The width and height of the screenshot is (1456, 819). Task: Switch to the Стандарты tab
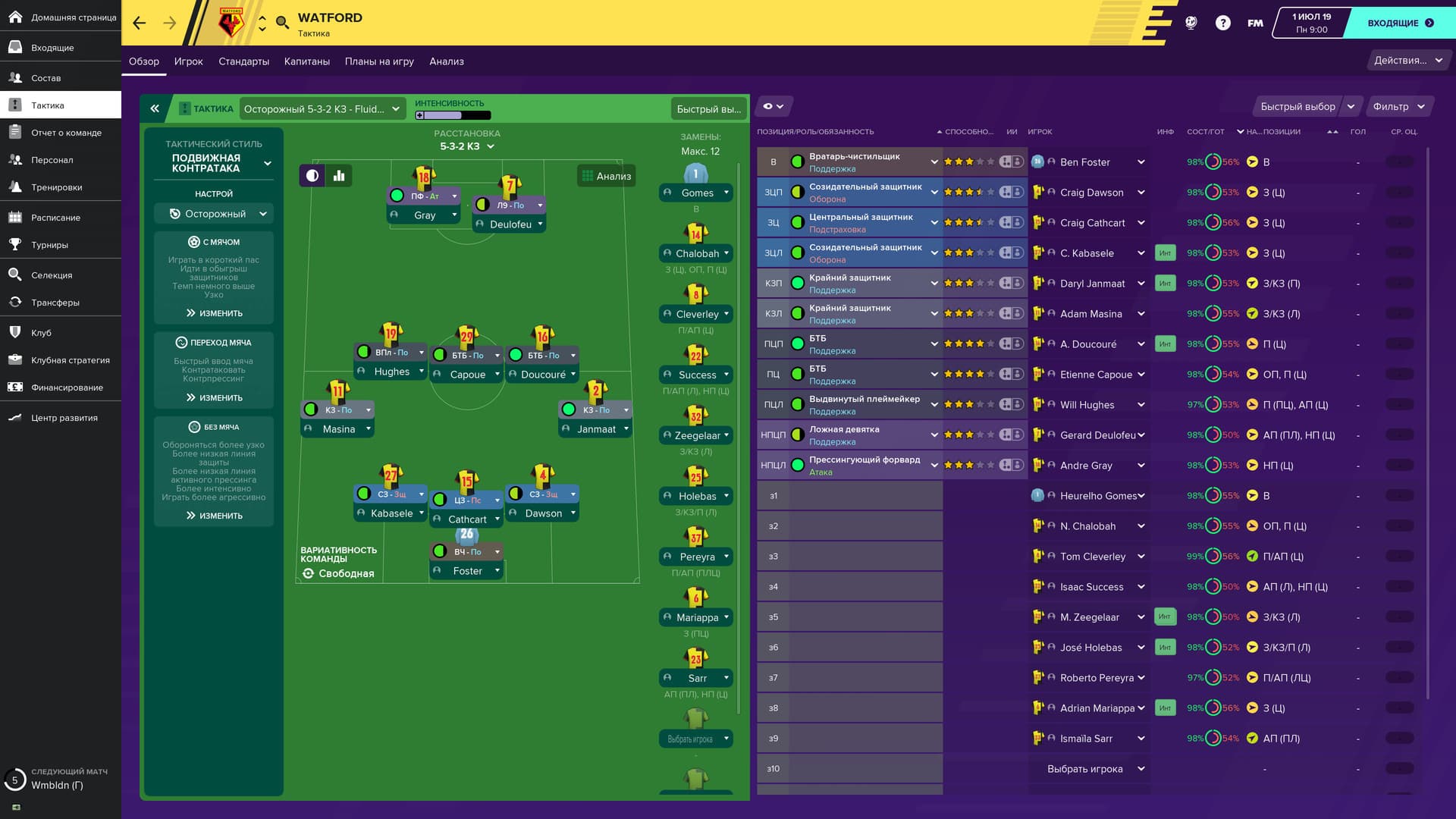[x=243, y=61]
